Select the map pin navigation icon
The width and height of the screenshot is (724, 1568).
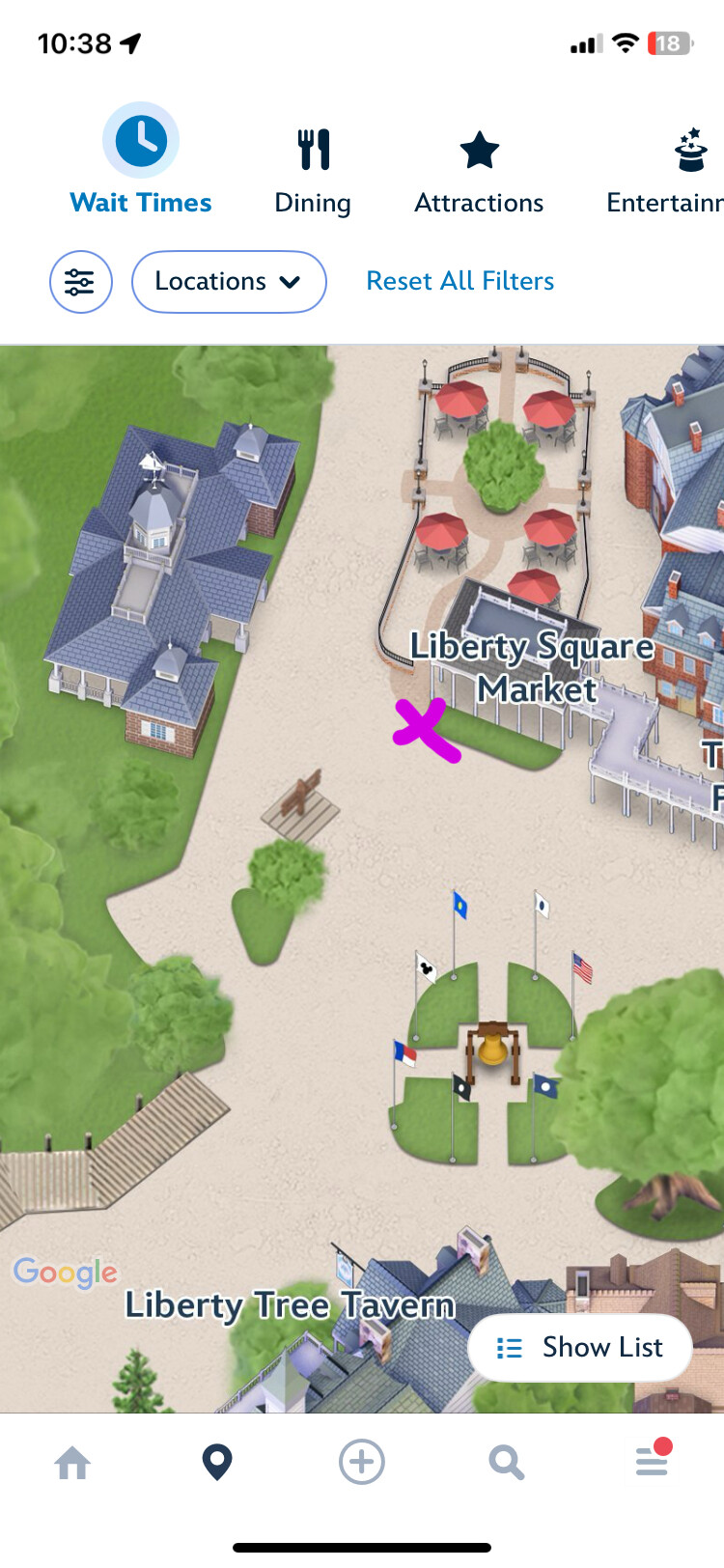217,1463
